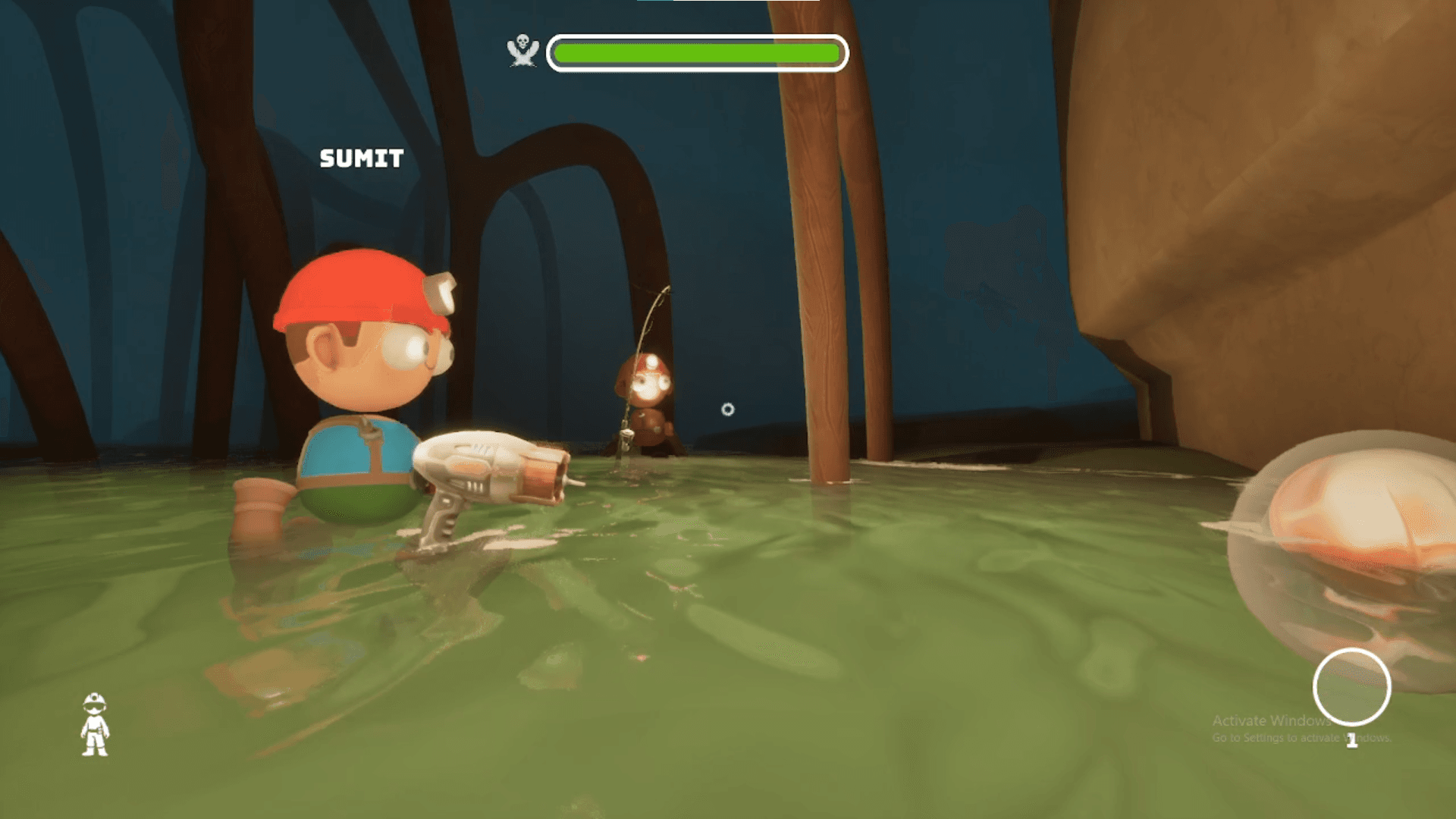The width and height of the screenshot is (1456, 819).
Task: Click the white health bar outline frame
Action: (x=698, y=36)
